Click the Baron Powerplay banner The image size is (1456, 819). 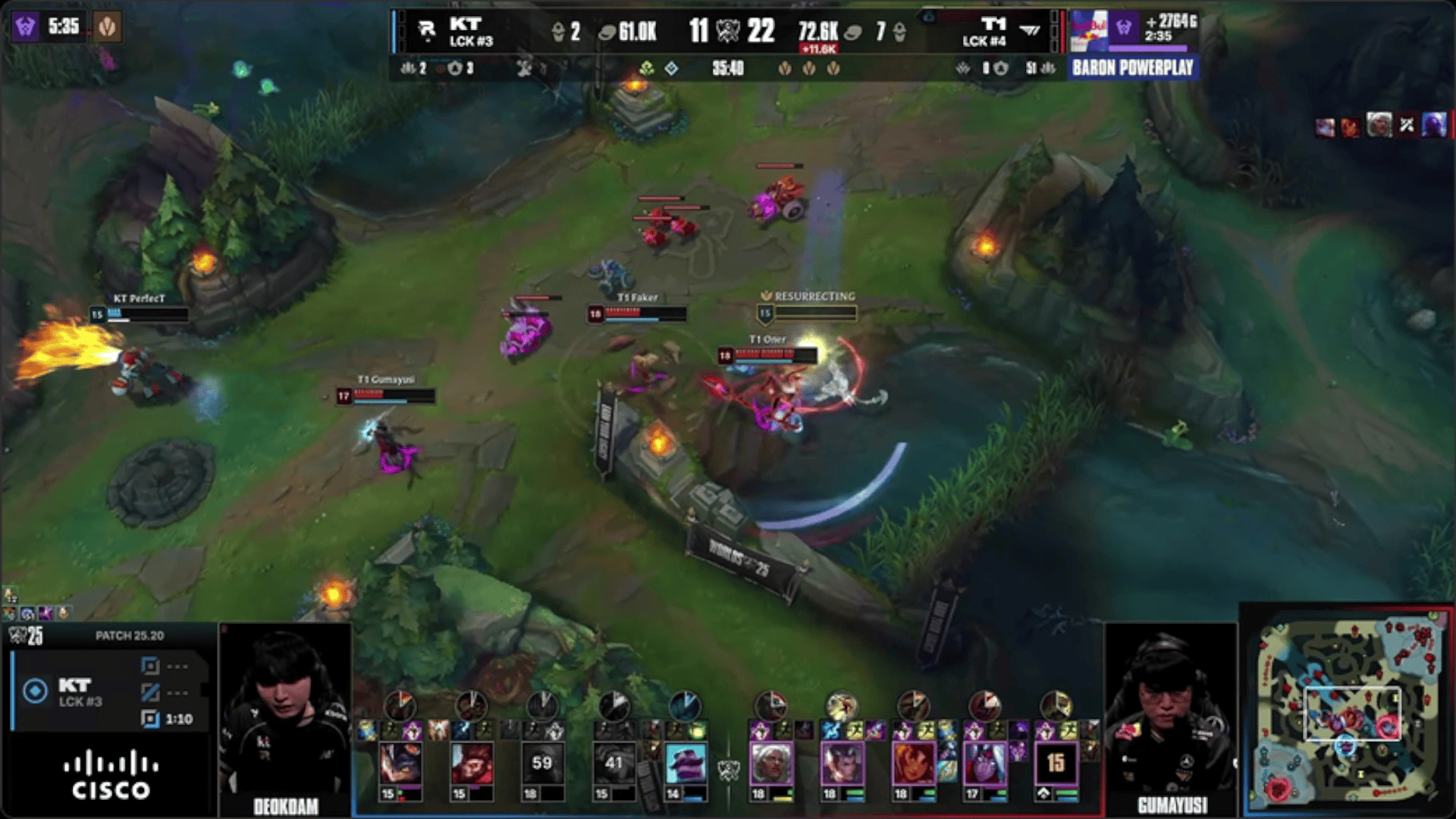(x=1133, y=68)
